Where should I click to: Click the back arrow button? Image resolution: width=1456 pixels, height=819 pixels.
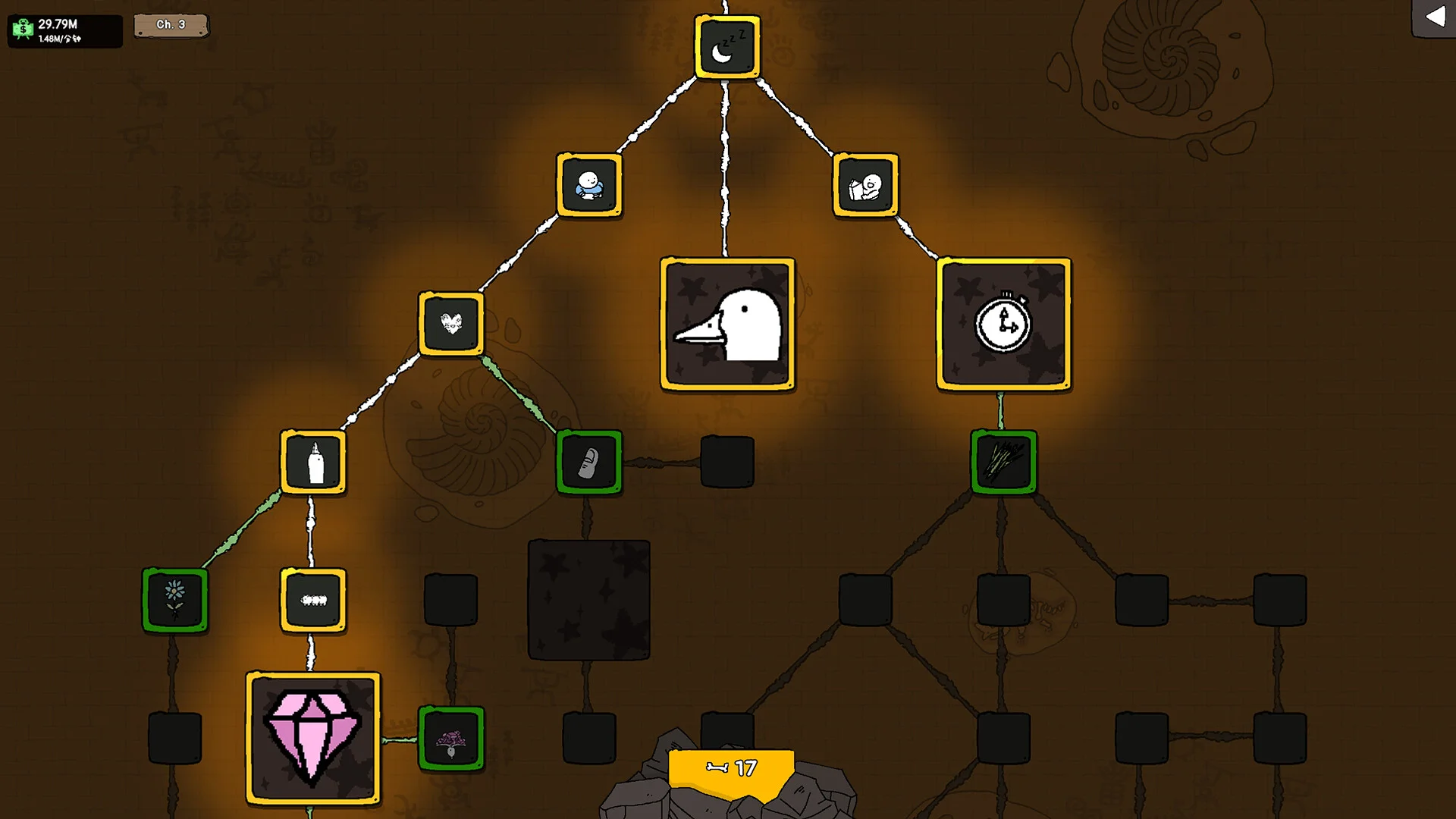1434,17
